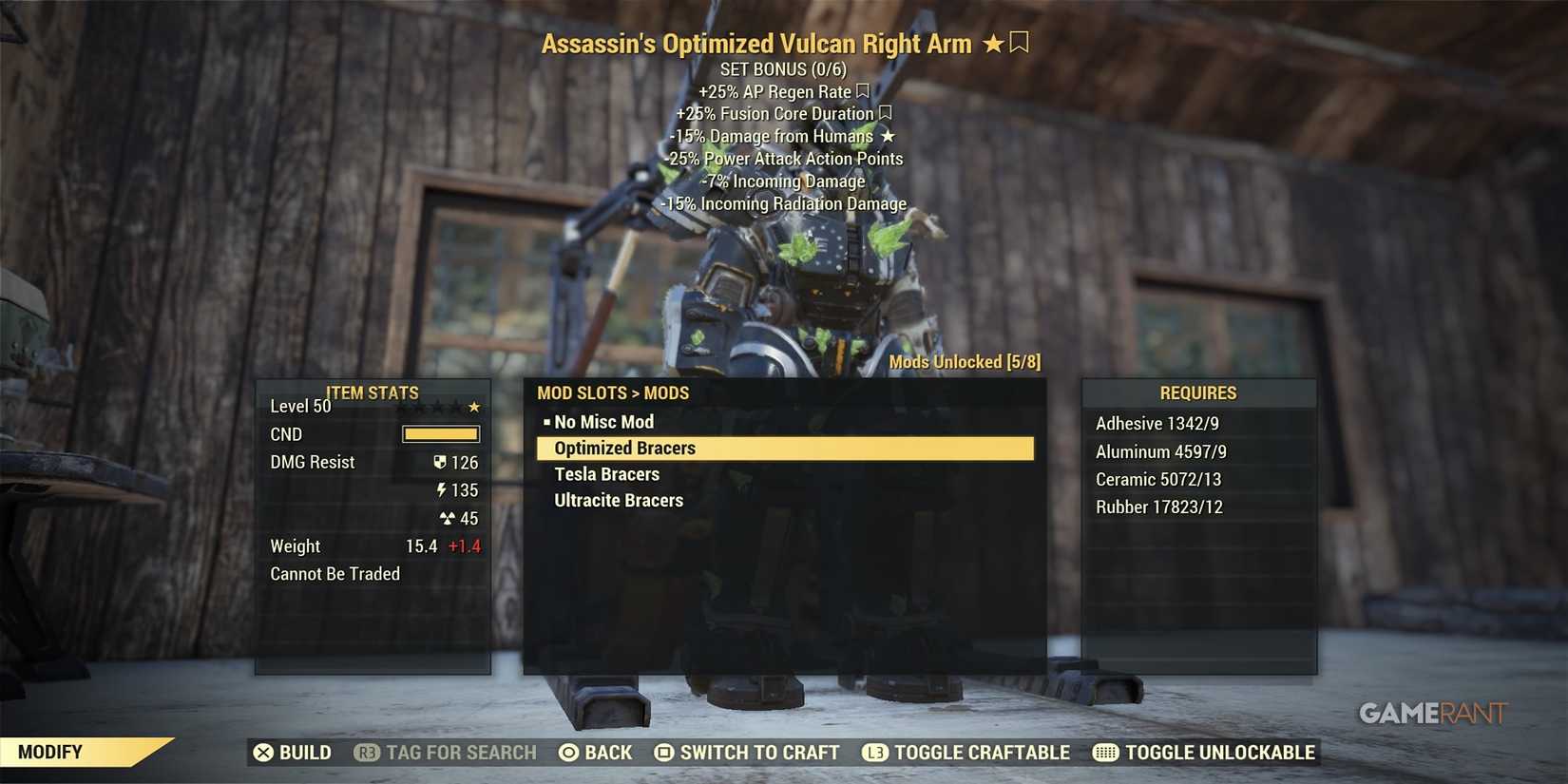Select the Tesla Bracers mod
This screenshot has width=1568, height=784.
606,473
